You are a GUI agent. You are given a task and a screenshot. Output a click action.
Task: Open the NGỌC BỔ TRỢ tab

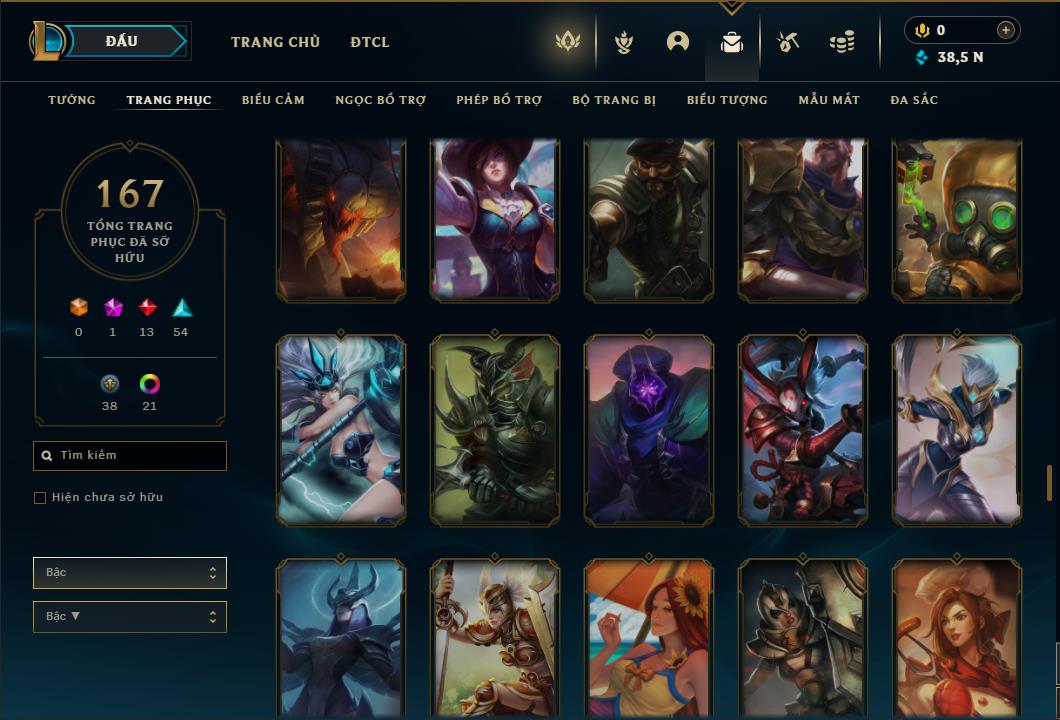[380, 100]
